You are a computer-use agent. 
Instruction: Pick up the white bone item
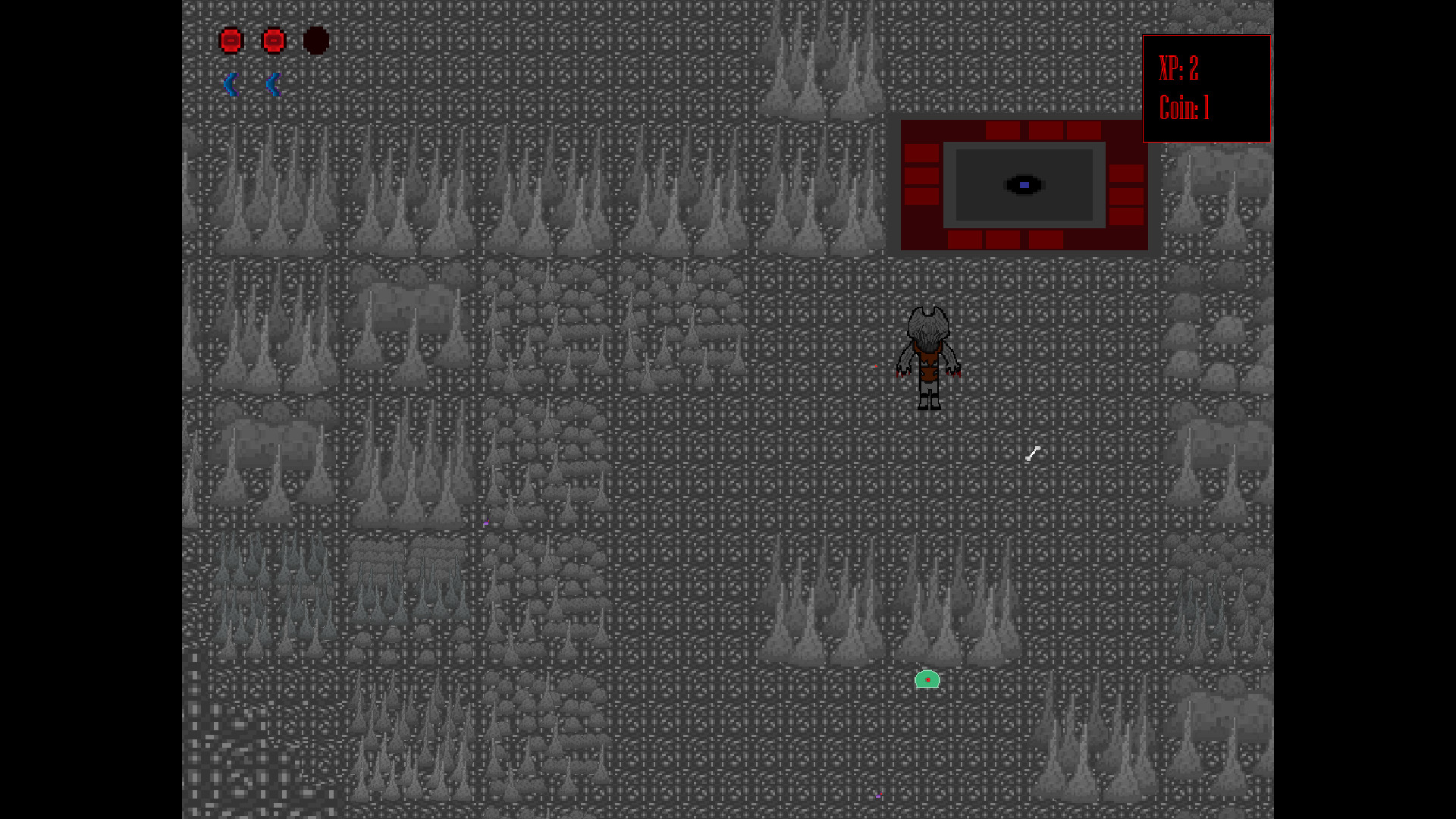[x=1034, y=453]
